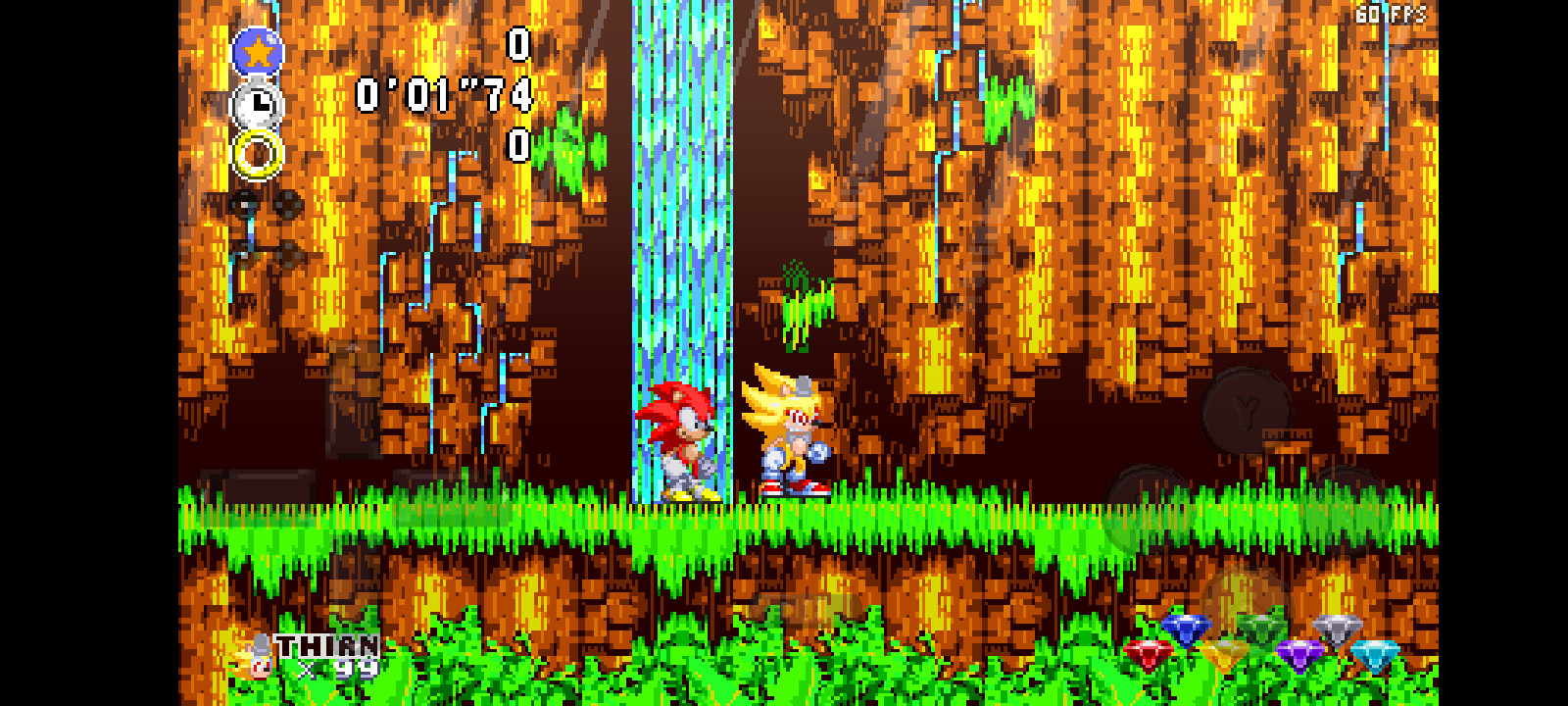Tap the golden ring counter icon
The height and width of the screenshot is (706, 1568).
(256, 152)
